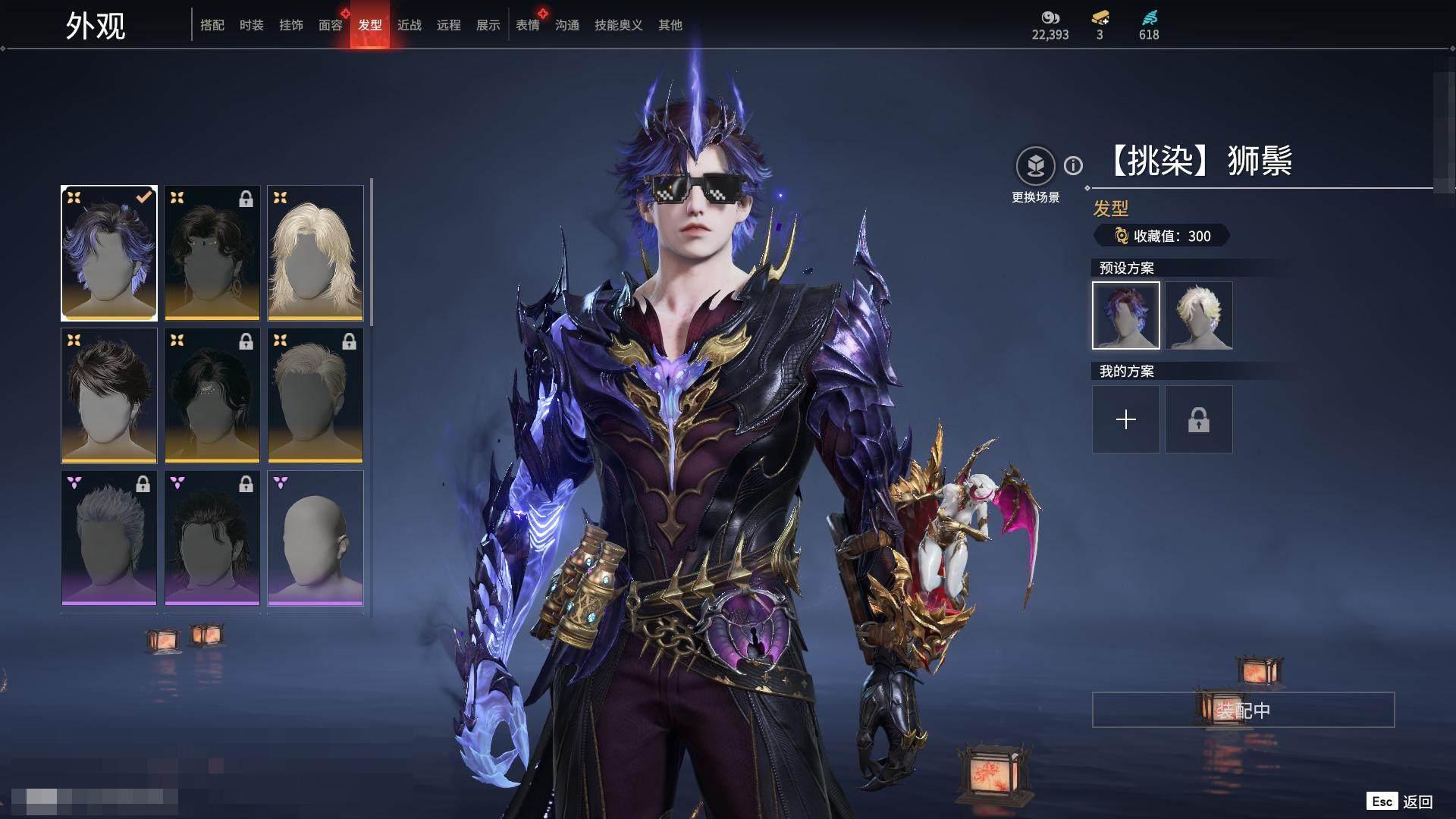Open the 近战 melee tab
Image resolution: width=1456 pixels, height=819 pixels.
click(x=409, y=25)
